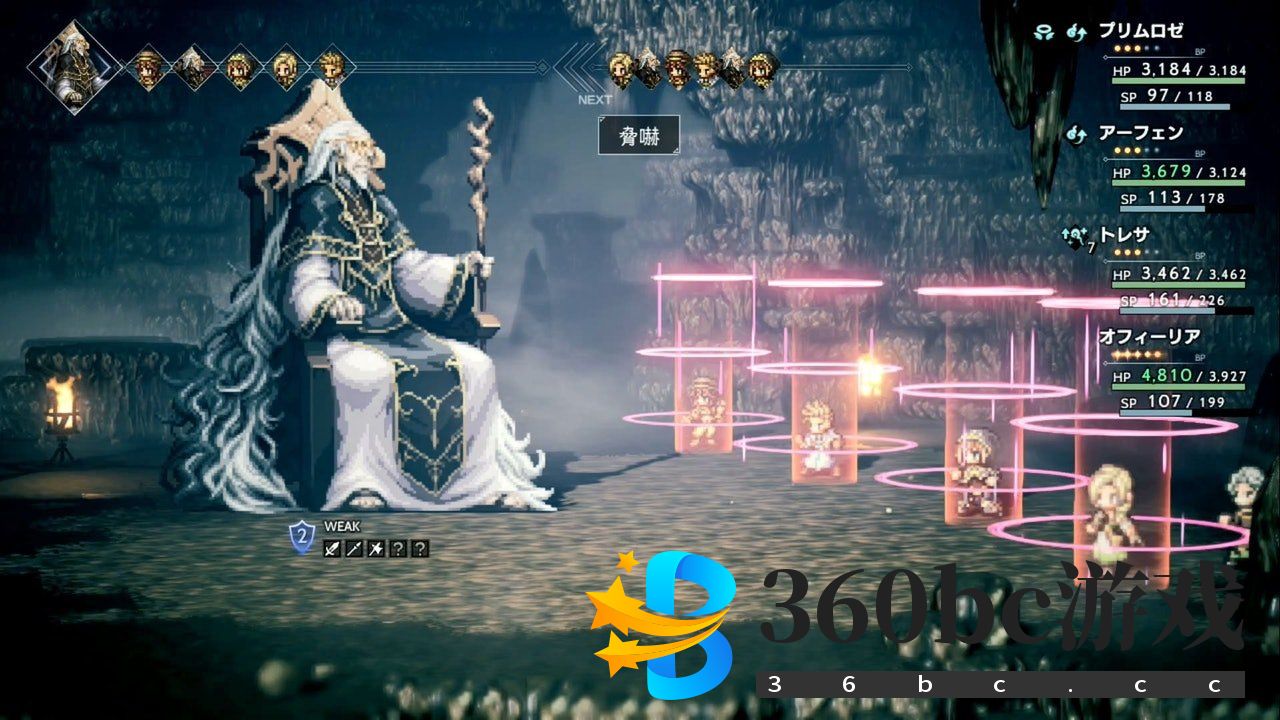Viewport: 1280px width, 720px height.
Task: Select the sword weakness icon under WEAK
Action: [x=332, y=548]
